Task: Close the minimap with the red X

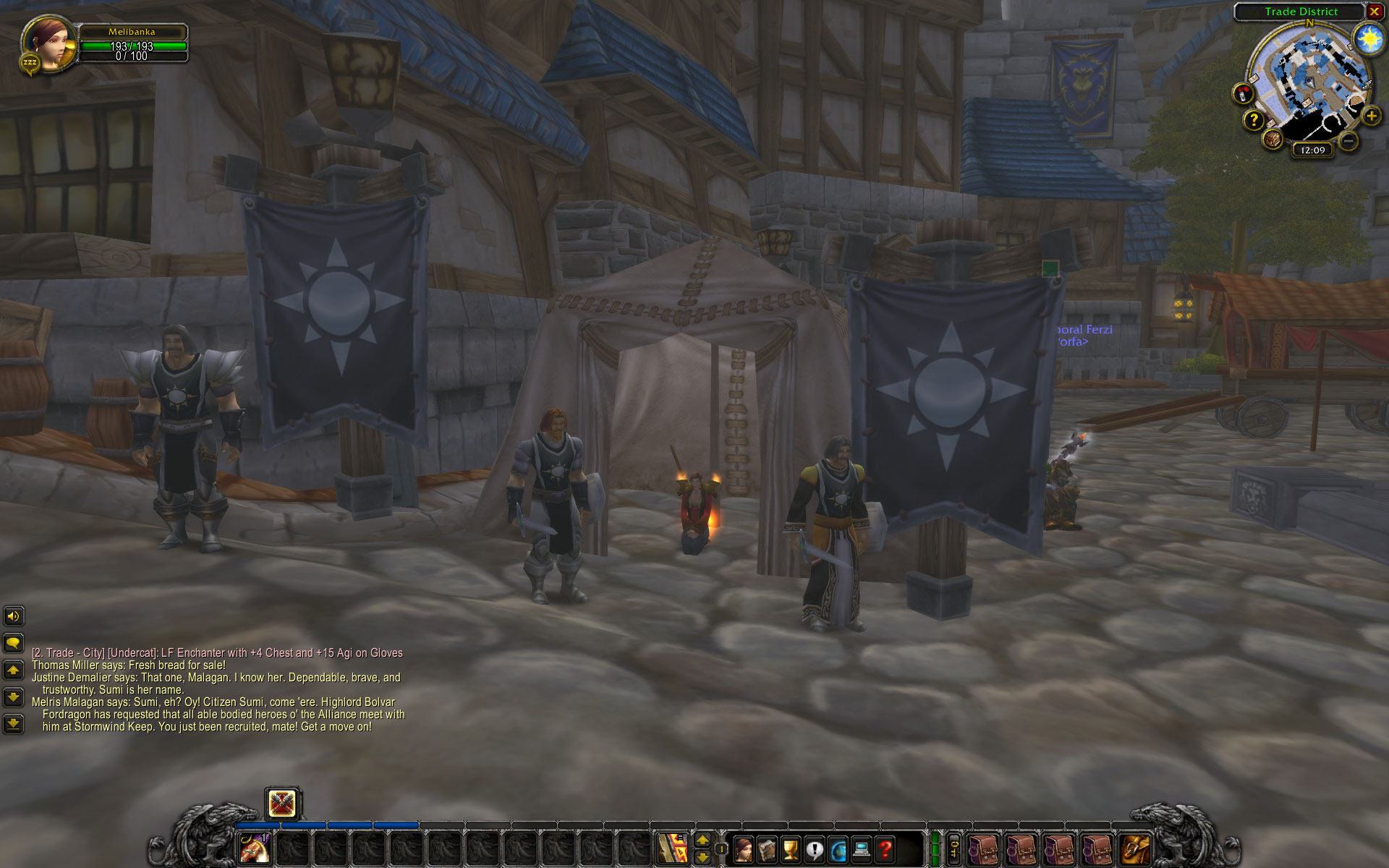Action: point(1374,12)
